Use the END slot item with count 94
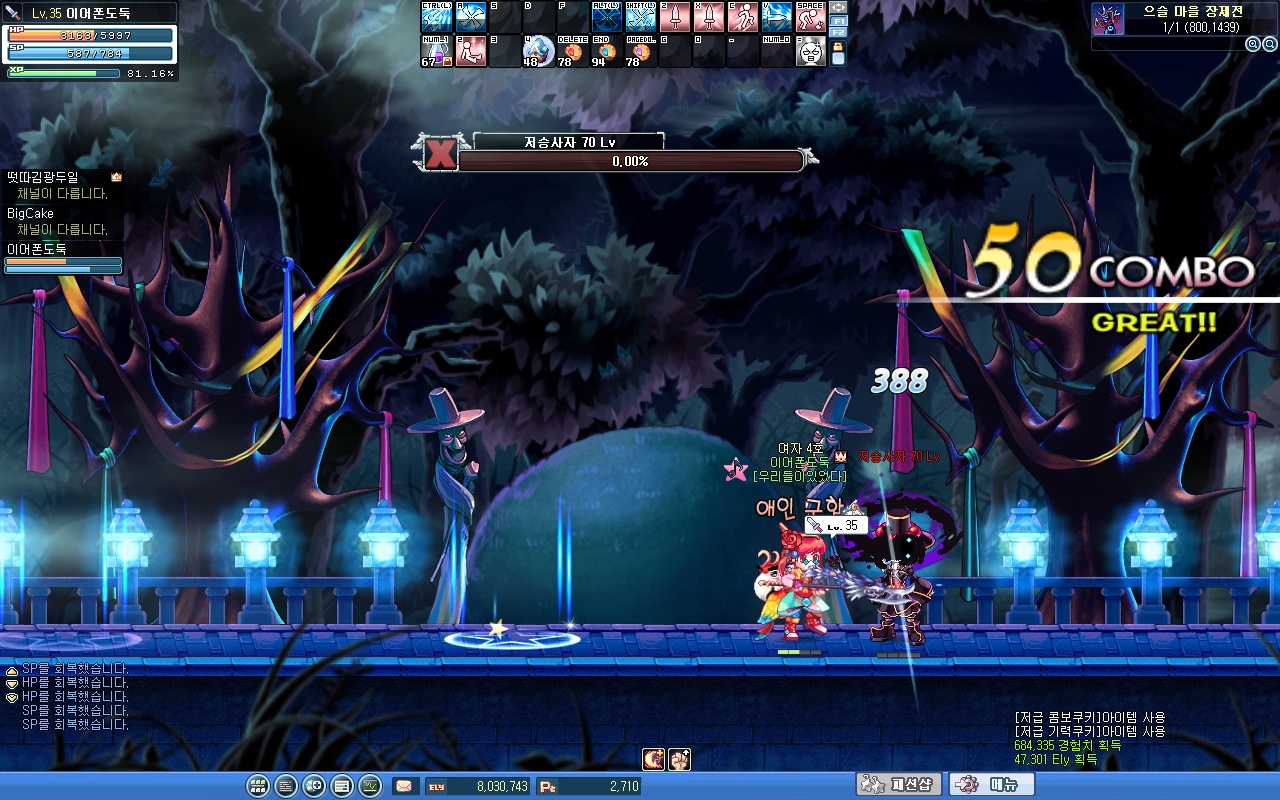 point(607,51)
